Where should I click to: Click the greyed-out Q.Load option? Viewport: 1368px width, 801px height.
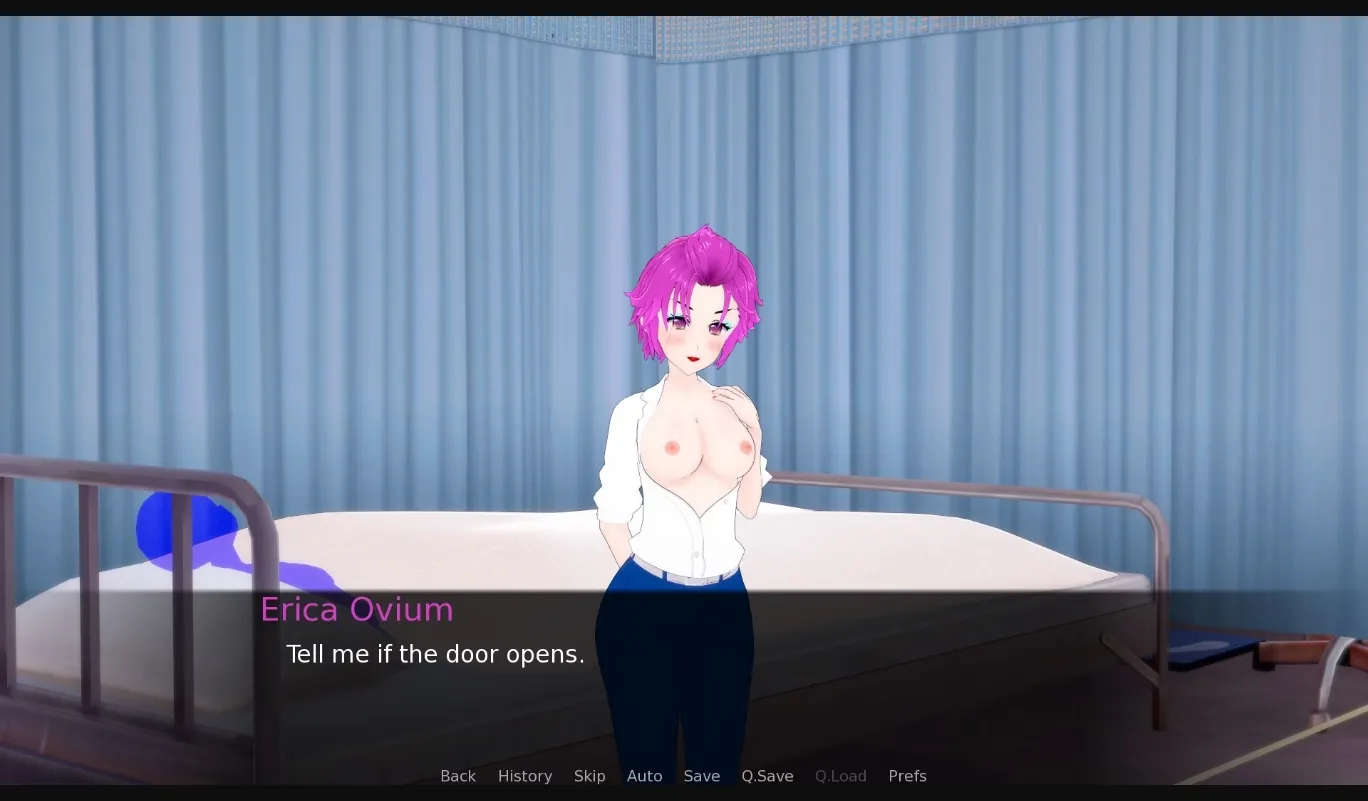840,776
